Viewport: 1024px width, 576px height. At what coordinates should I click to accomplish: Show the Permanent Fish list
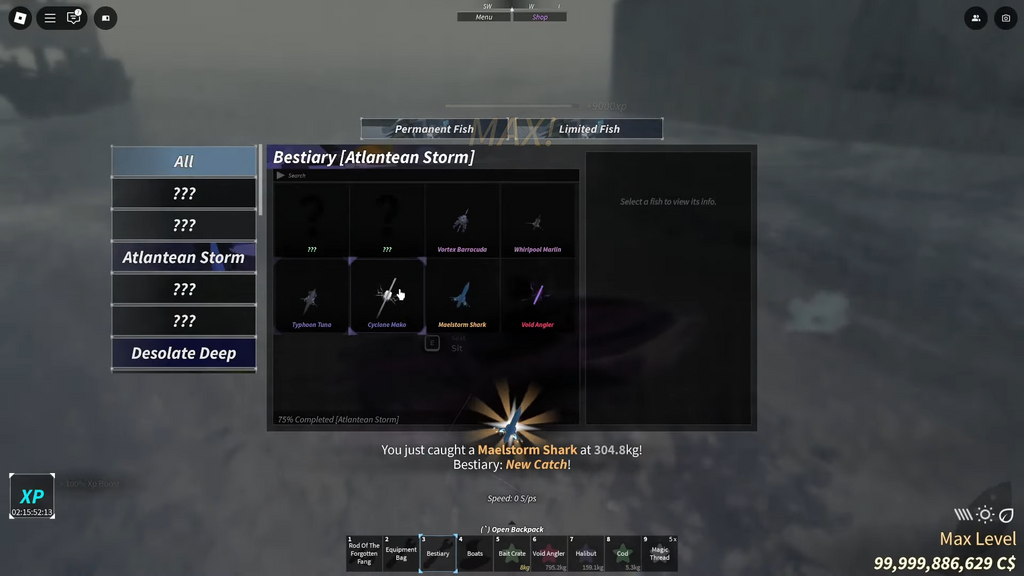pyautogui.click(x=434, y=129)
